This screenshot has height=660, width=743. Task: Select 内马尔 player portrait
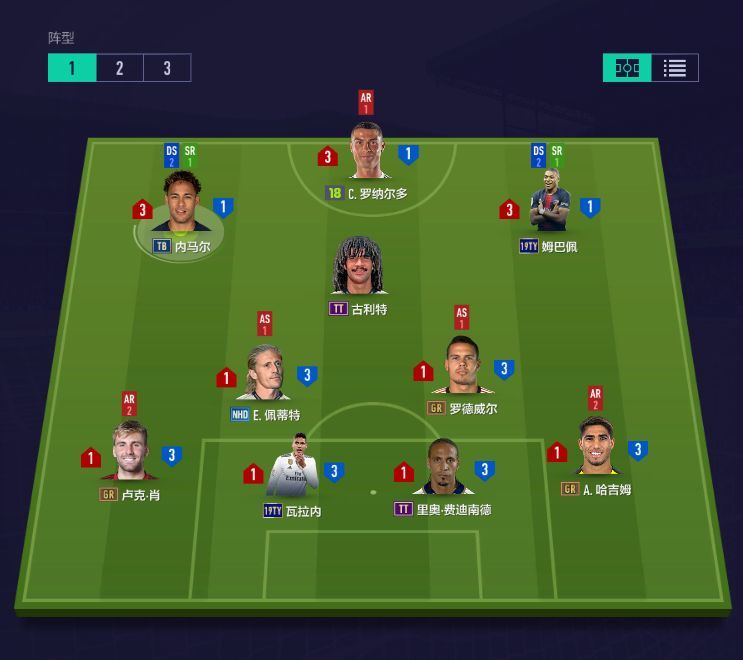tap(182, 204)
